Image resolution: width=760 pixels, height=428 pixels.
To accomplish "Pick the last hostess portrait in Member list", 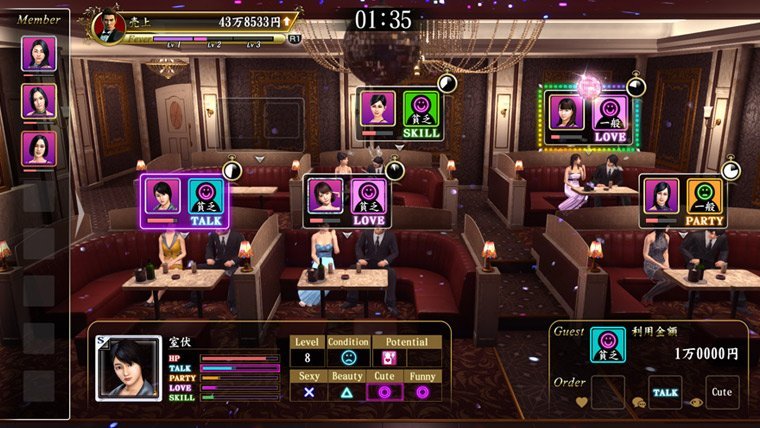I will [39, 148].
